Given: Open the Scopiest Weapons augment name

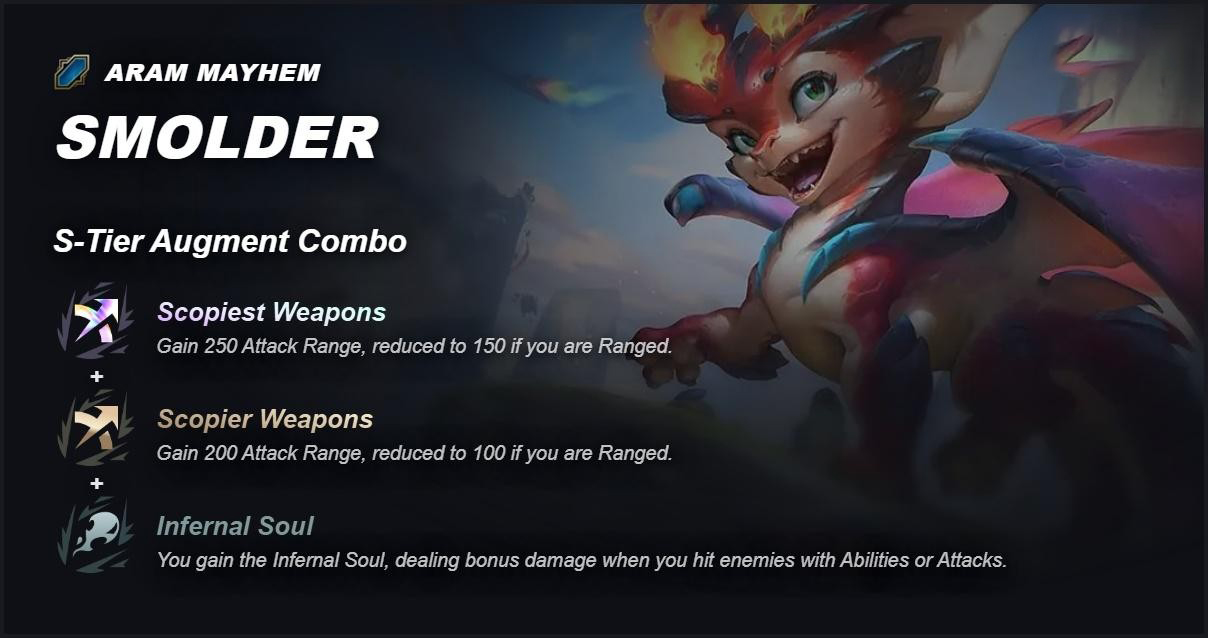Looking at the screenshot, I should tap(271, 312).
